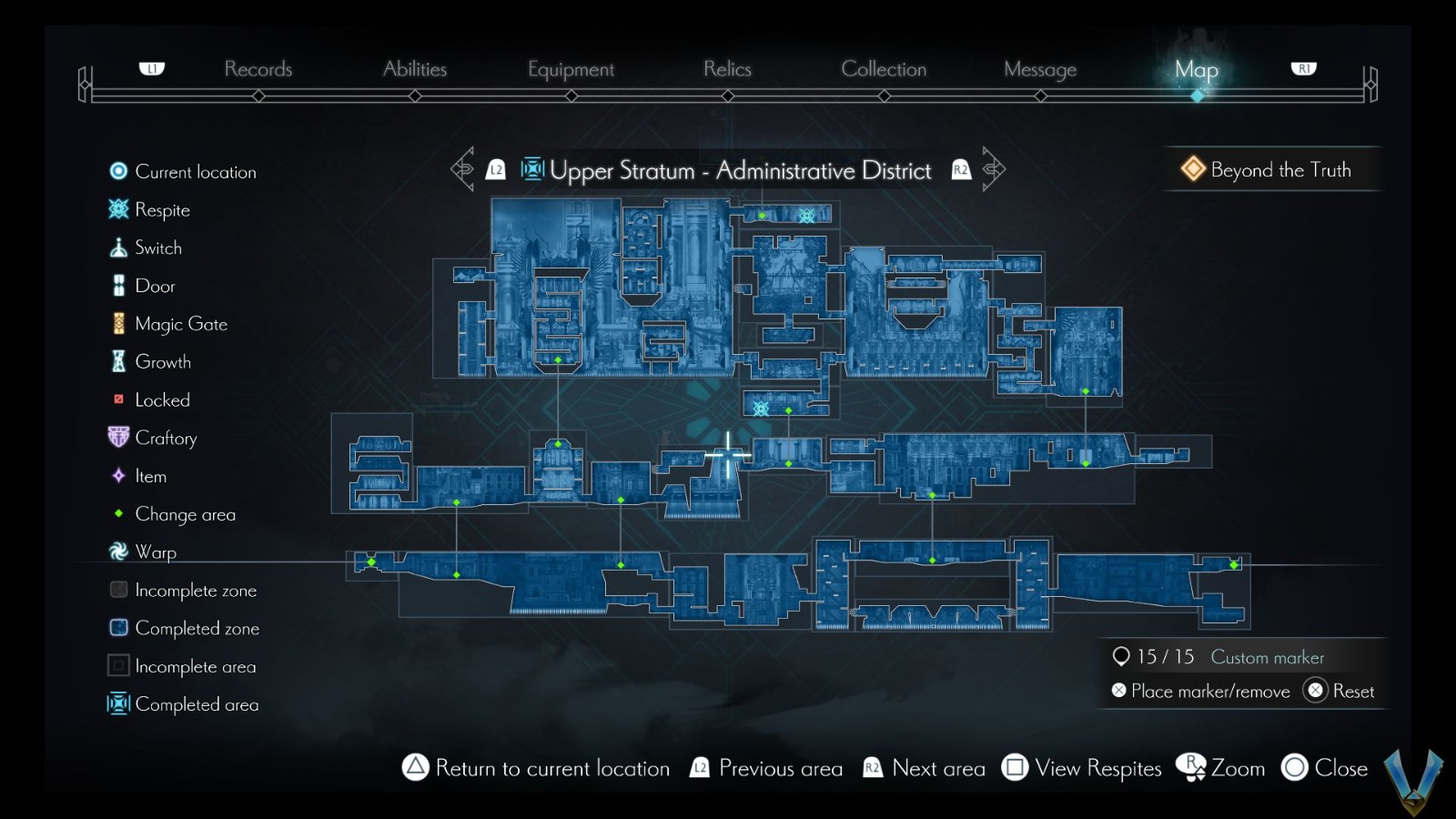Toggle the Item marker legend entry

pyautogui.click(x=118, y=476)
